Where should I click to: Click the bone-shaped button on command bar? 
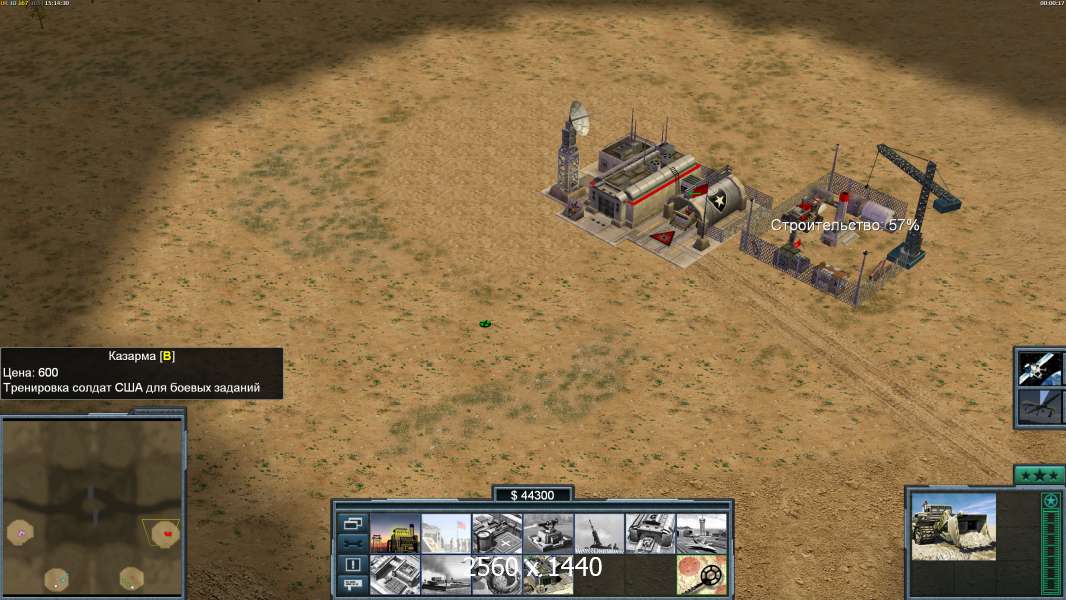click(x=352, y=543)
